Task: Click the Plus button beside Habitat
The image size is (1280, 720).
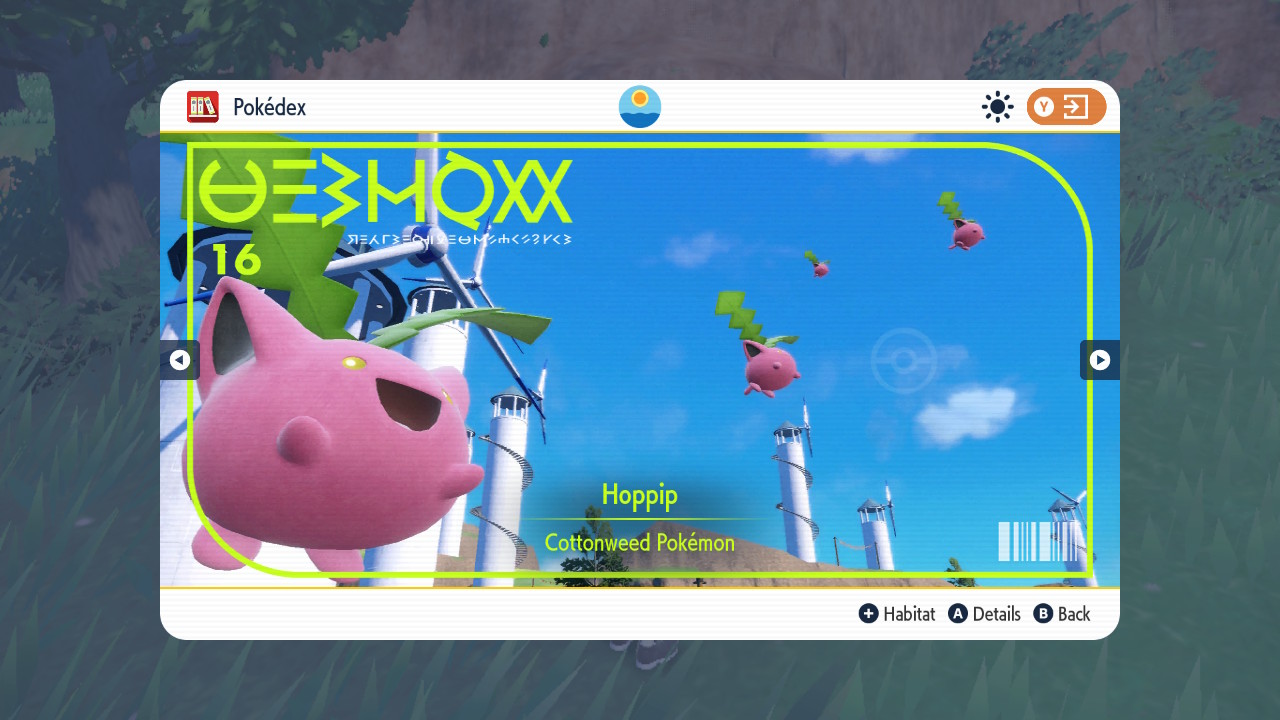Action: click(869, 614)
